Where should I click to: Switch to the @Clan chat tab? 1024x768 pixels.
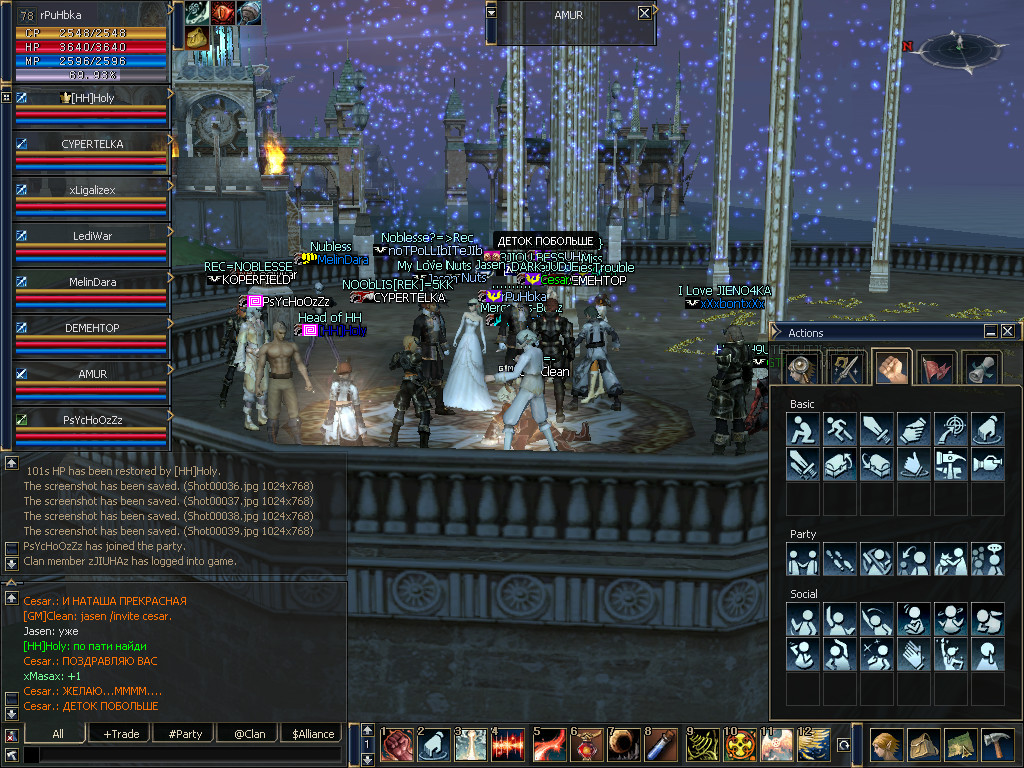[249, 734]
